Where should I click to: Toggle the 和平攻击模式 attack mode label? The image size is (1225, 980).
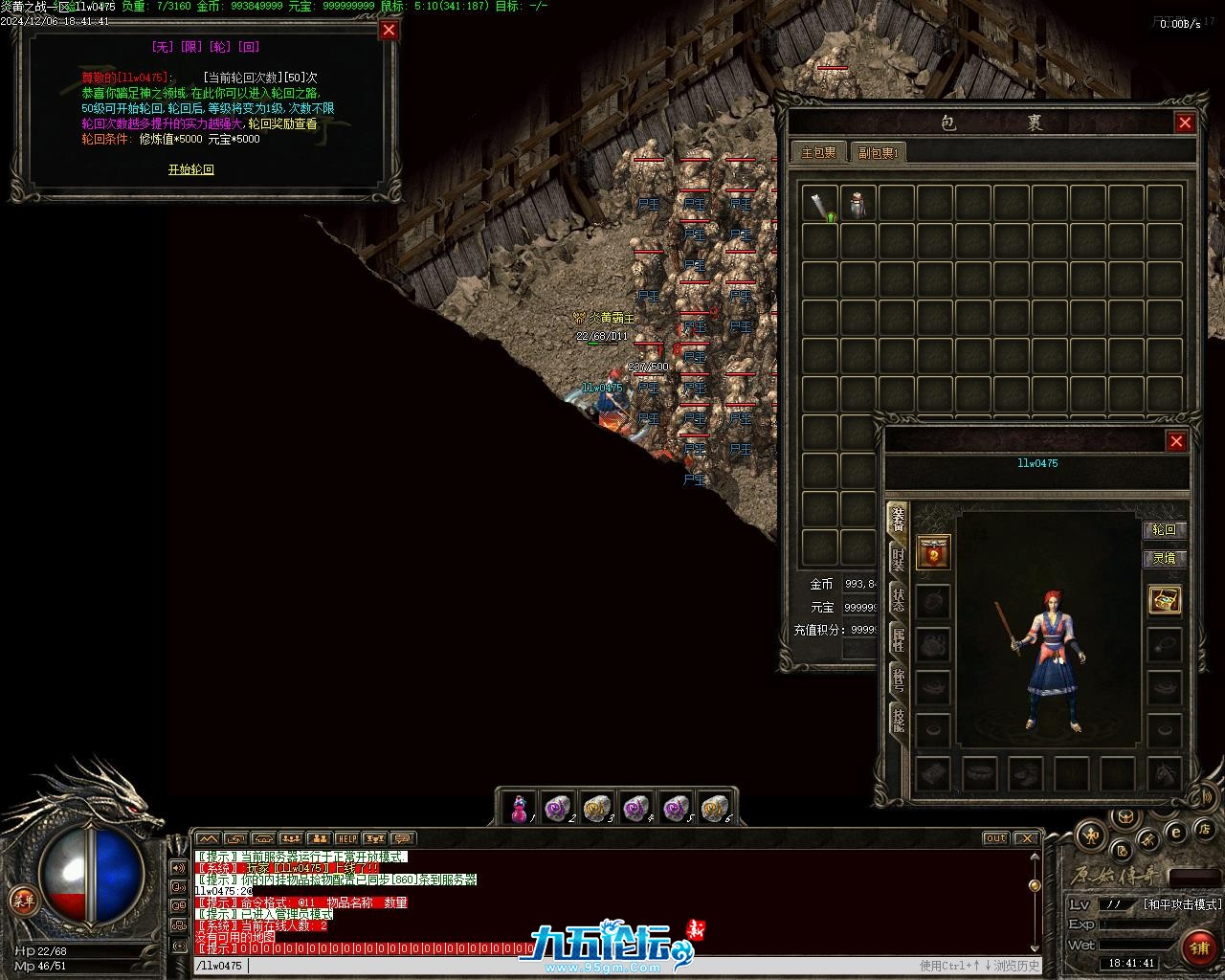click(x=1182, y=904)
